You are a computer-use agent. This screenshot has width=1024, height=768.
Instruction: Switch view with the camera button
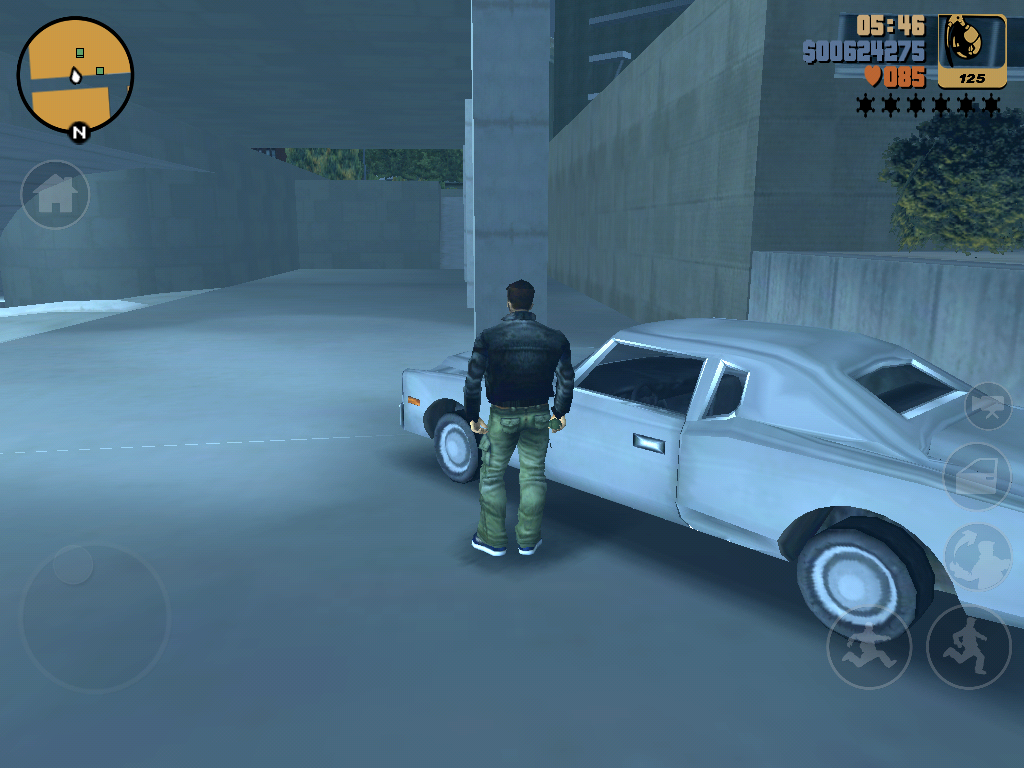pyautogui.click(x=988, y=406)
